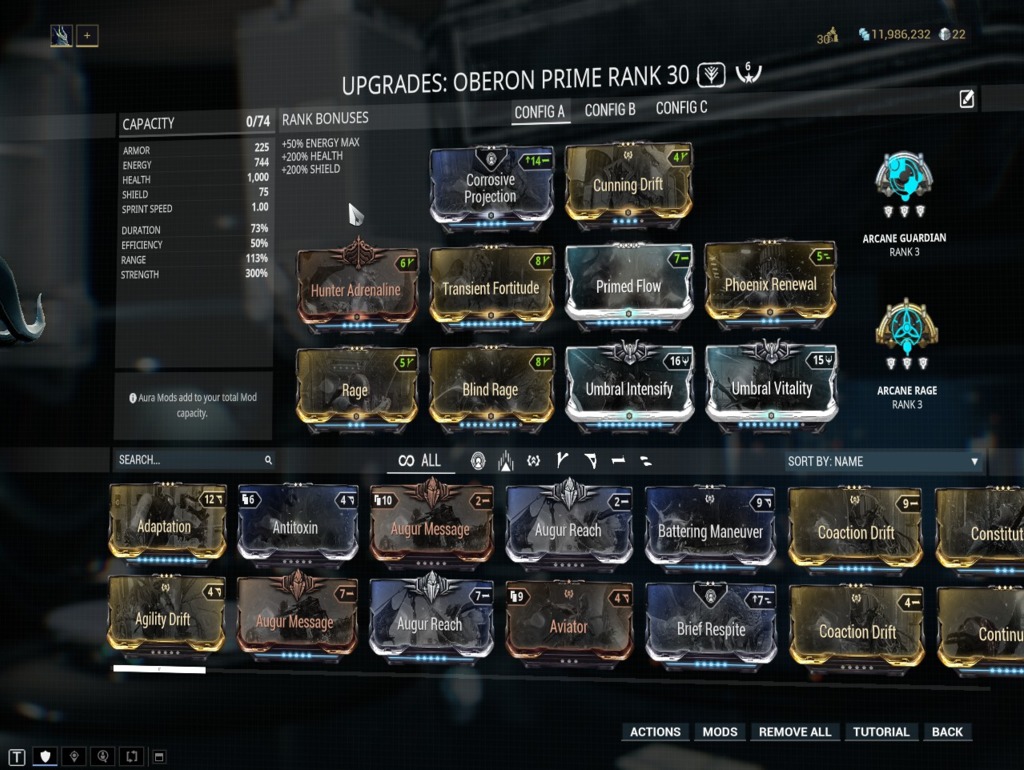The width and height of the screenshot is (1024, 770).
Task: Select the equipped Corrosive Projection mod
Action: coord(491,188)
